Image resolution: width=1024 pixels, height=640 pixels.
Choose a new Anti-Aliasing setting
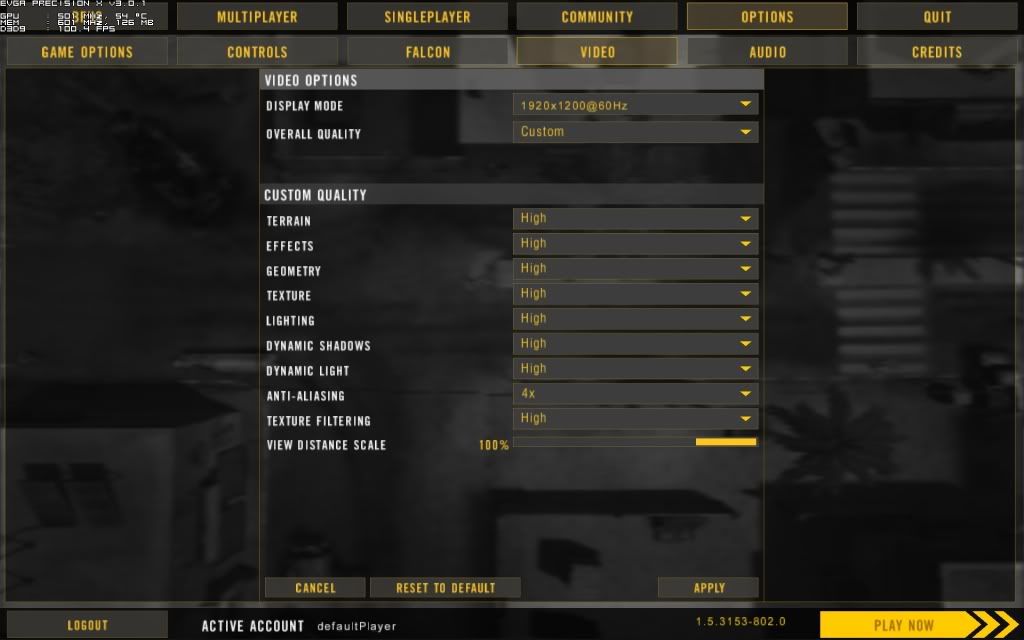pyautogui.click(x=635, y=394)
